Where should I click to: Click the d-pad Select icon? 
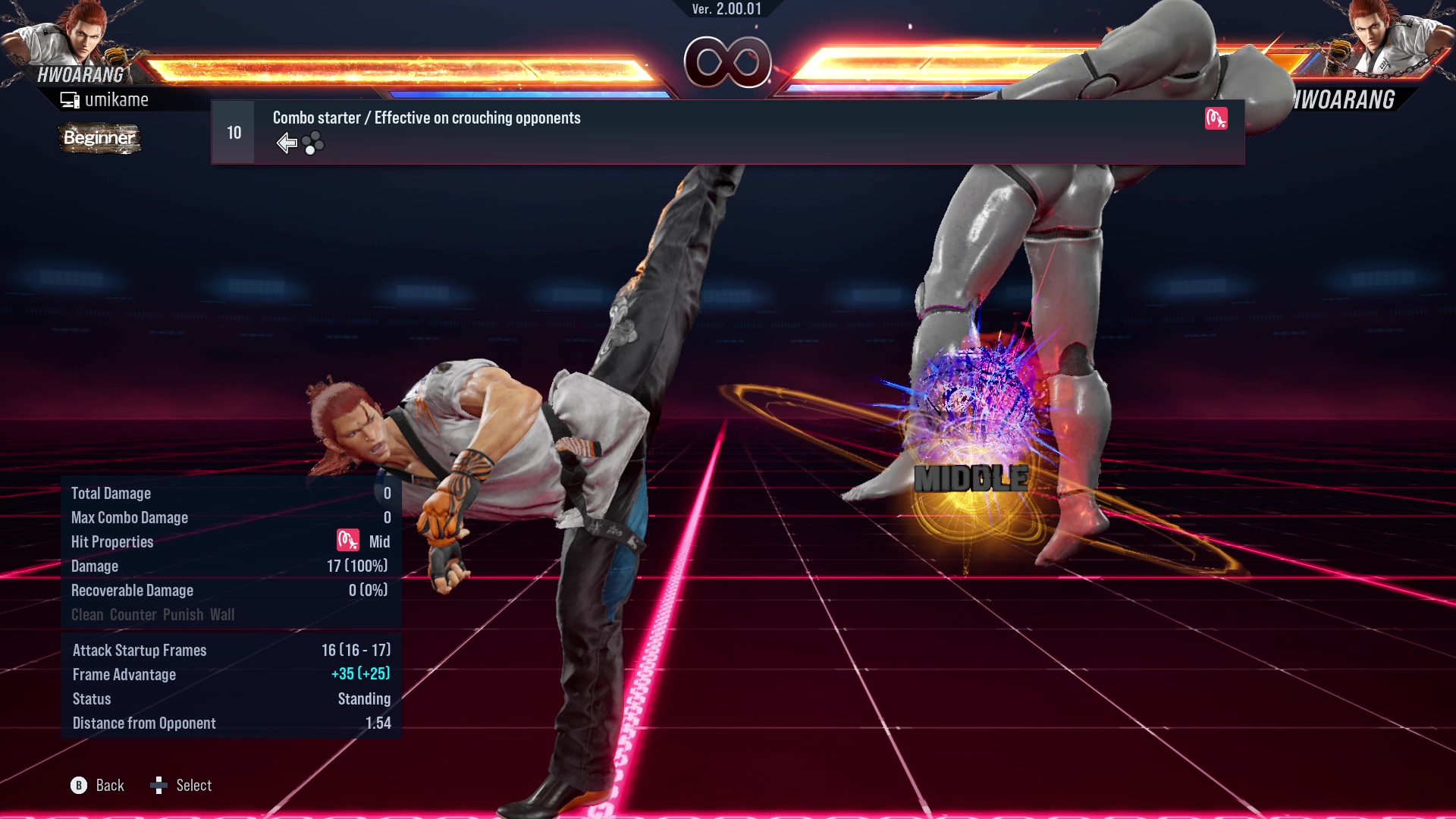(x=160, y=786)
